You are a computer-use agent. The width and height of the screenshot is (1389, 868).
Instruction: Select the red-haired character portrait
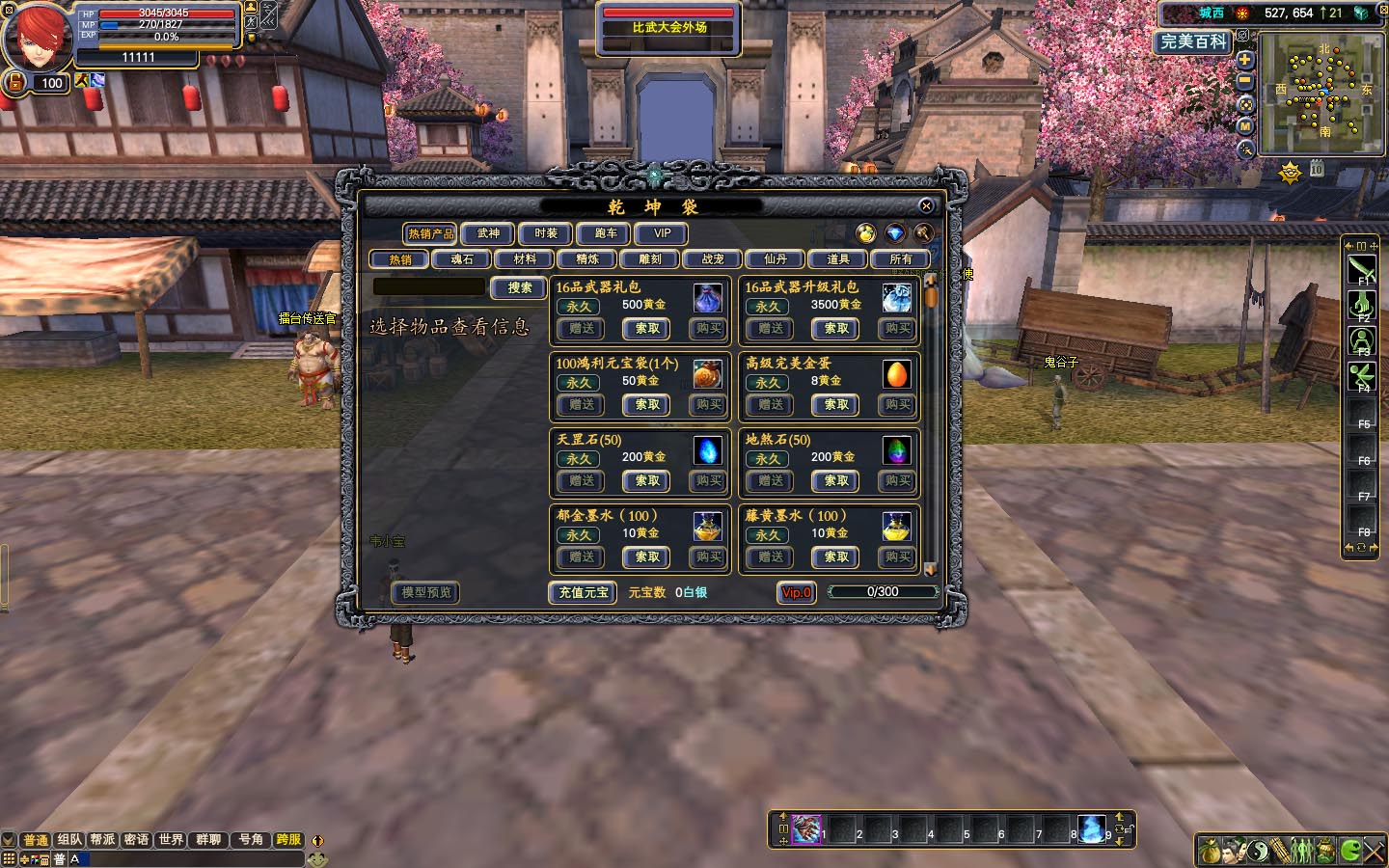(37, 37)
